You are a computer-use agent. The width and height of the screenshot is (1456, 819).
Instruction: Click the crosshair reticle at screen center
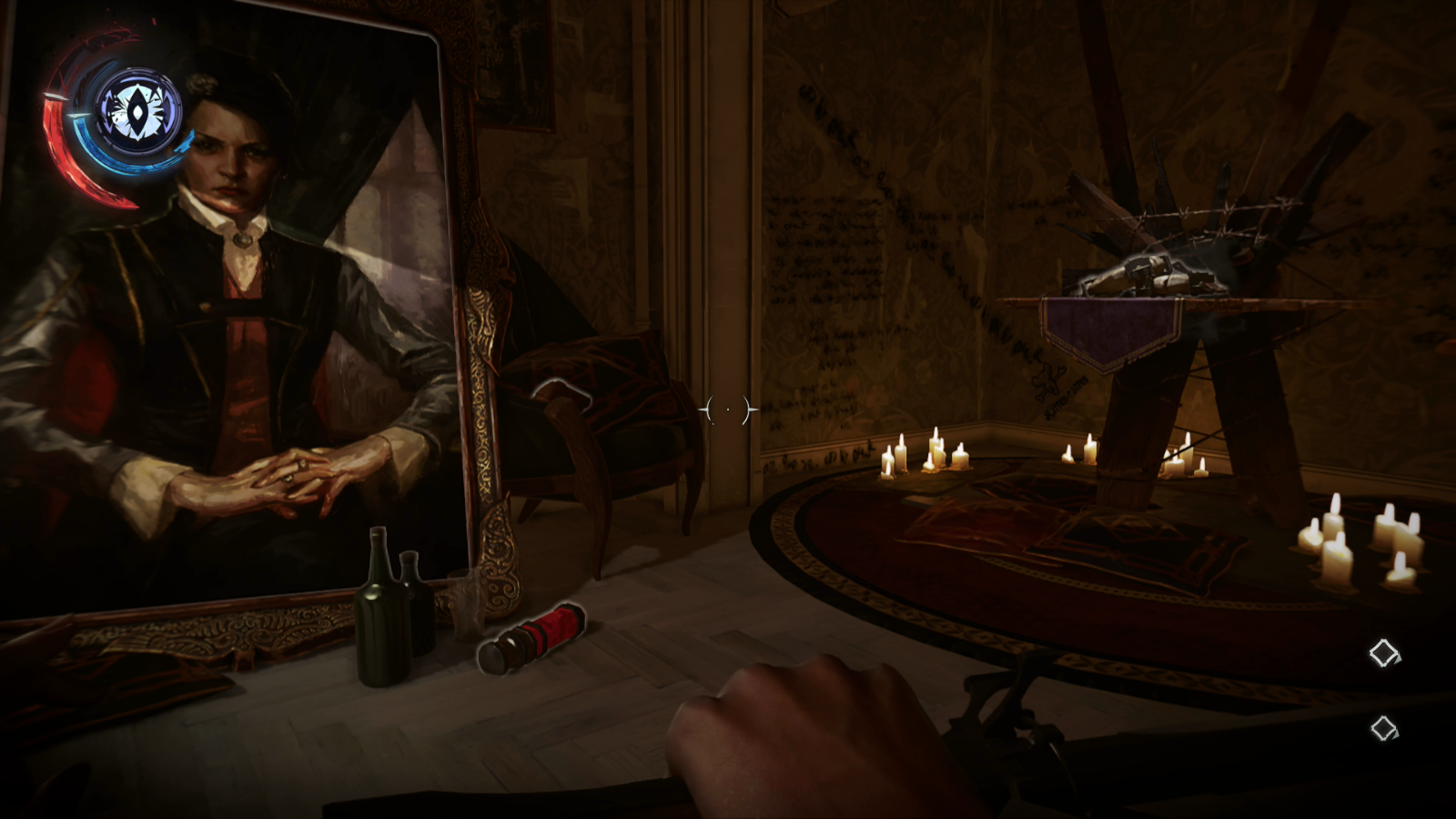[728, 409]
